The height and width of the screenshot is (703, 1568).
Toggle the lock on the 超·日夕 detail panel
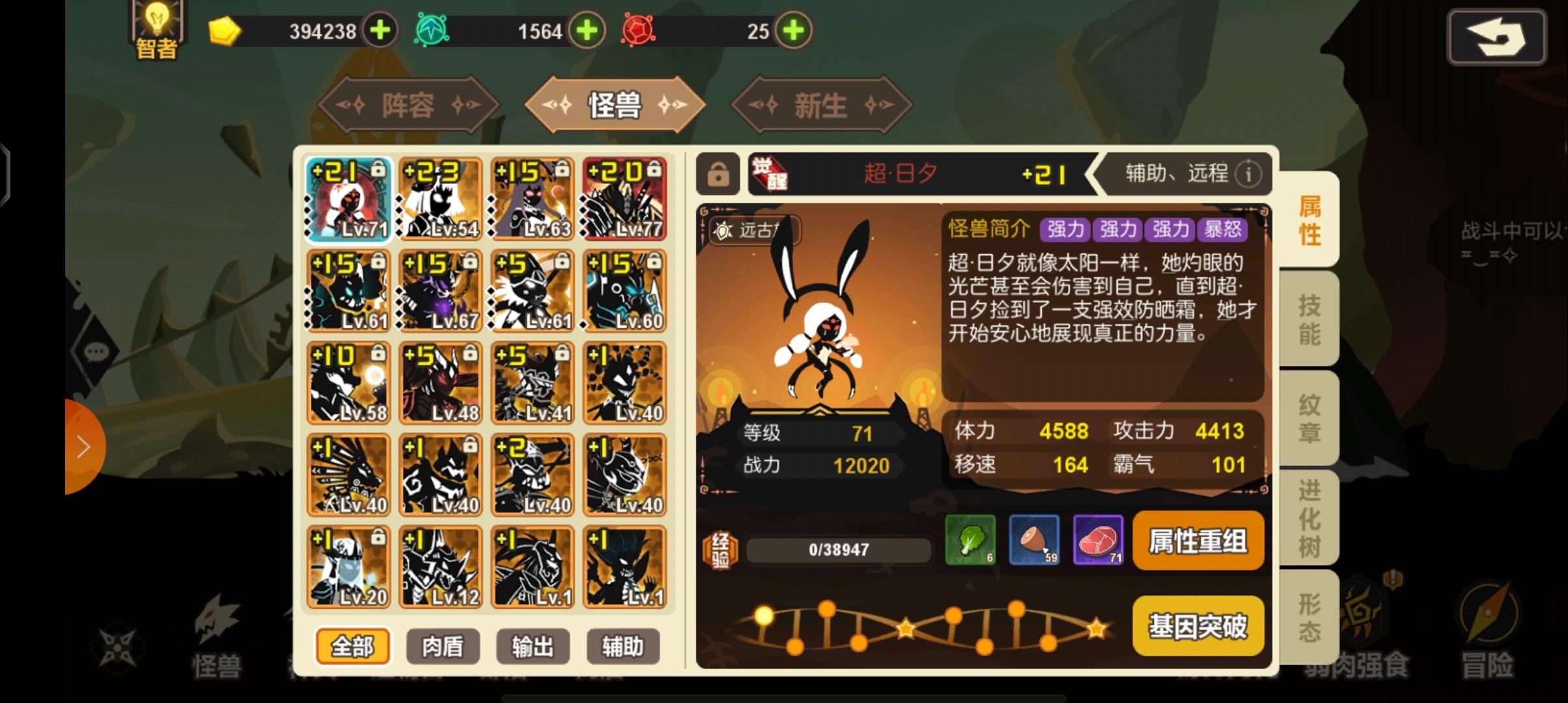point(720,174)
